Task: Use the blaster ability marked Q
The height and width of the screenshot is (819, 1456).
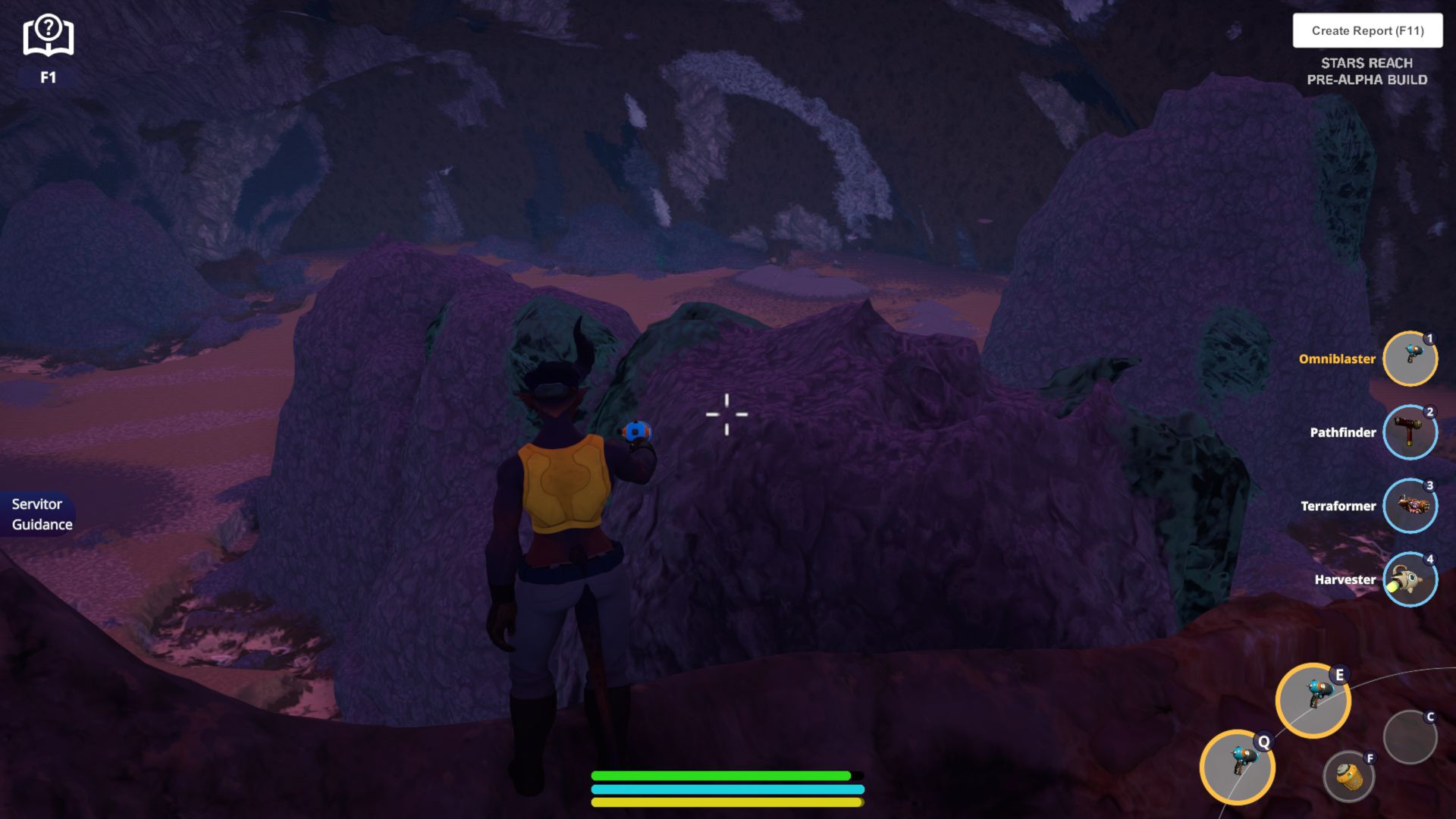Action: pos(1237,767)
